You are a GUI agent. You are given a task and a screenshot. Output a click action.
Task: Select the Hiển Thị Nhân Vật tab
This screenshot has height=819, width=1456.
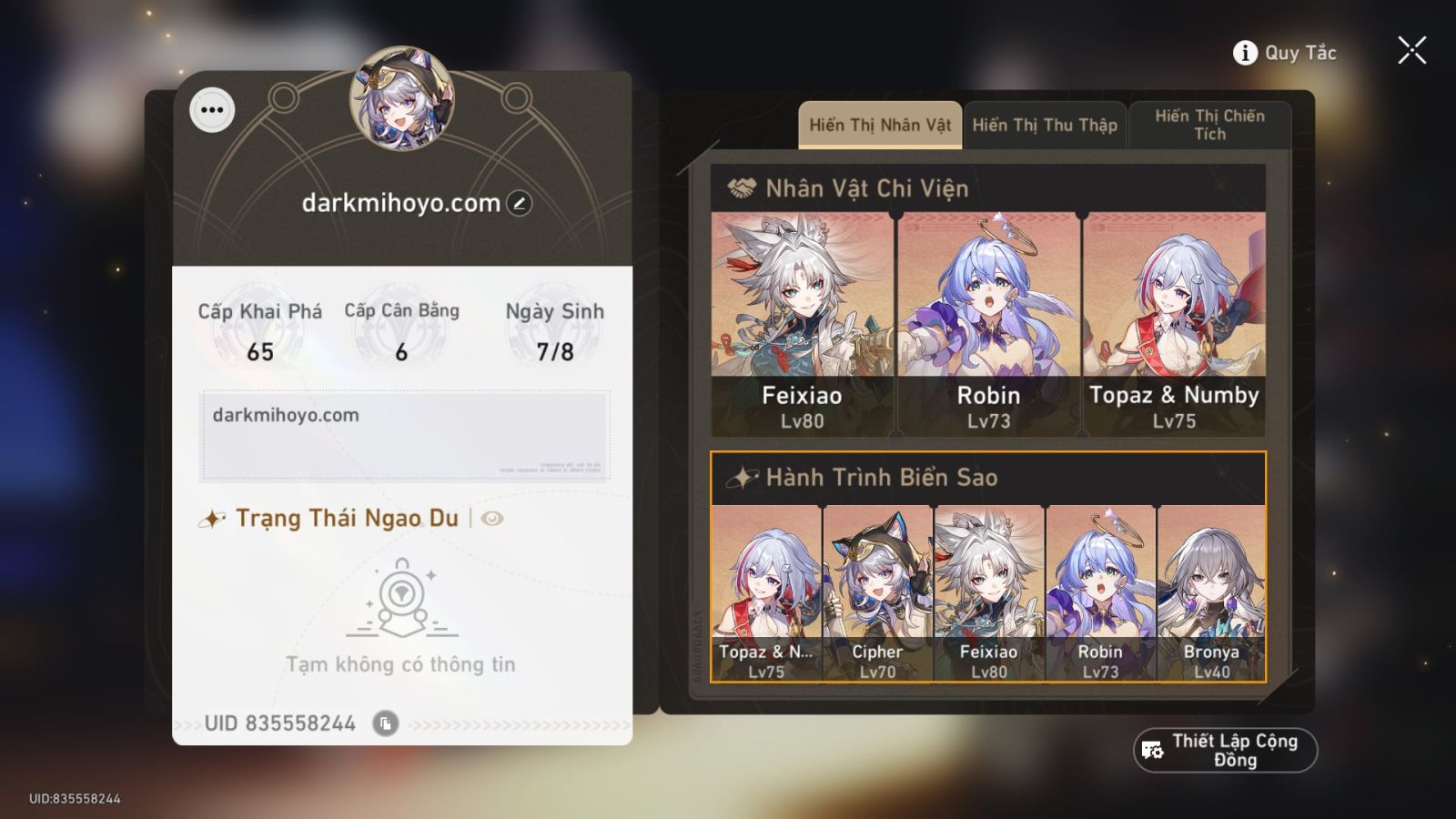879,124
